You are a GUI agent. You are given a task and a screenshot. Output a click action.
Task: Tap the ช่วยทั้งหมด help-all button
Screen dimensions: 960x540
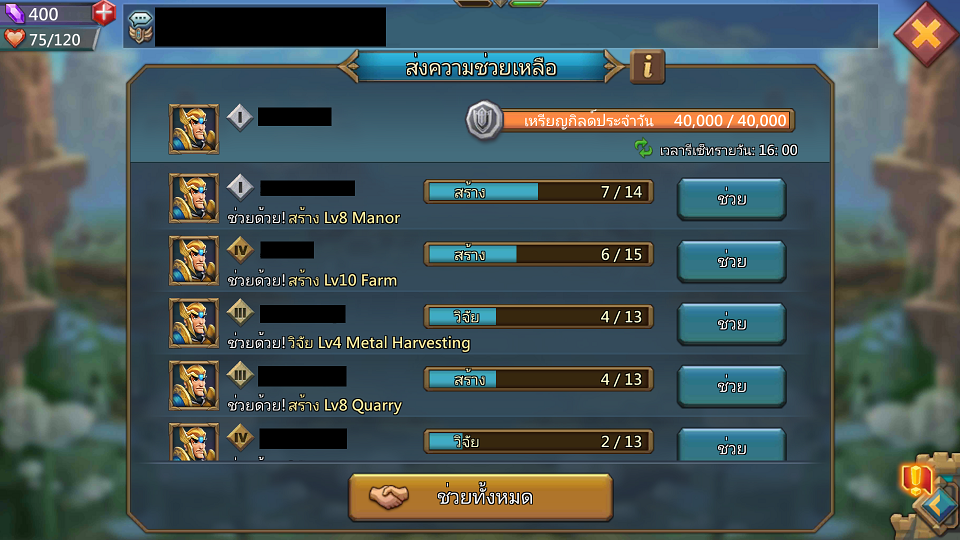[480, 497]
